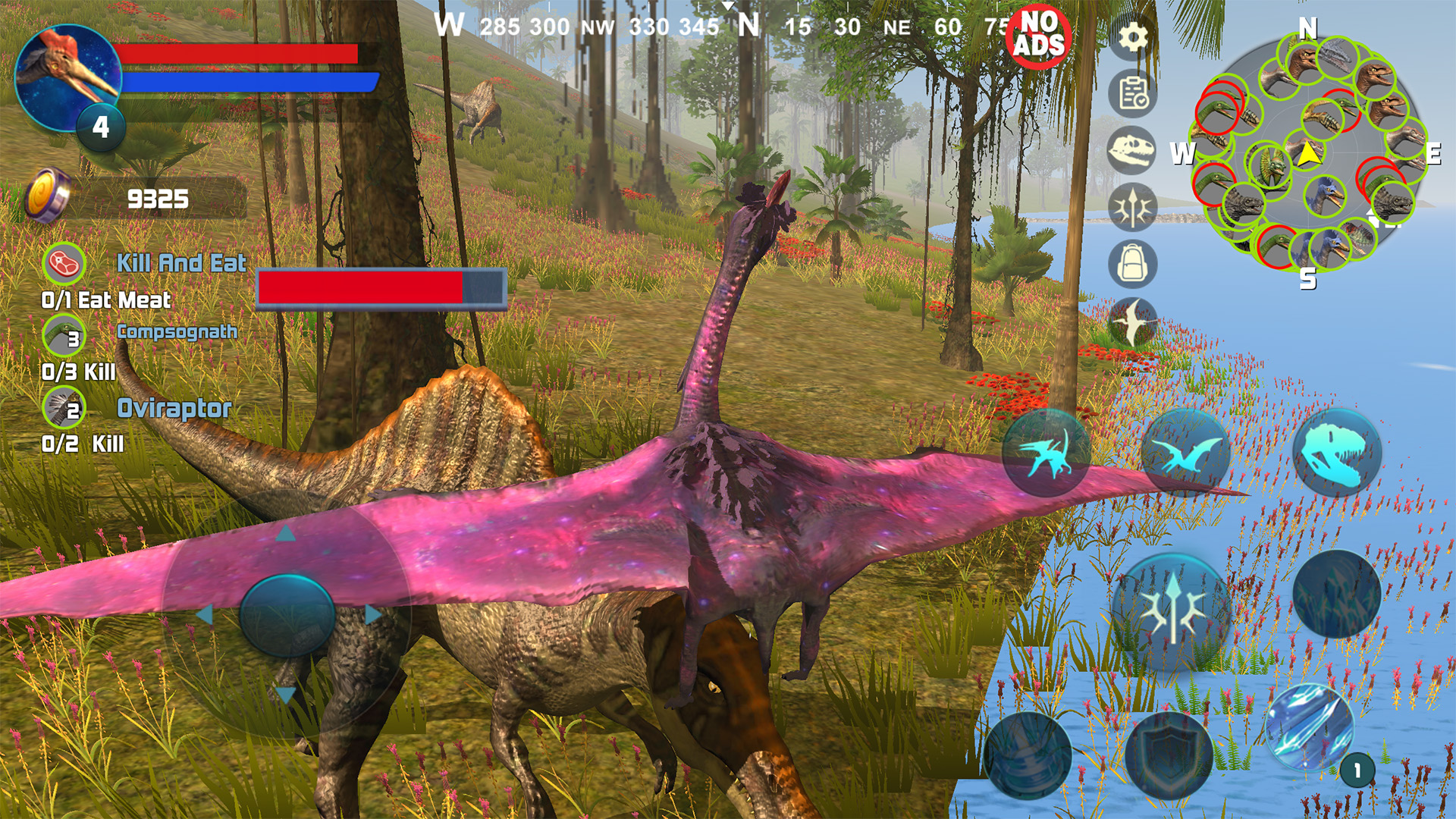
Task: Select the Oviraptor quest label
Action: click(x=172, y=409)
